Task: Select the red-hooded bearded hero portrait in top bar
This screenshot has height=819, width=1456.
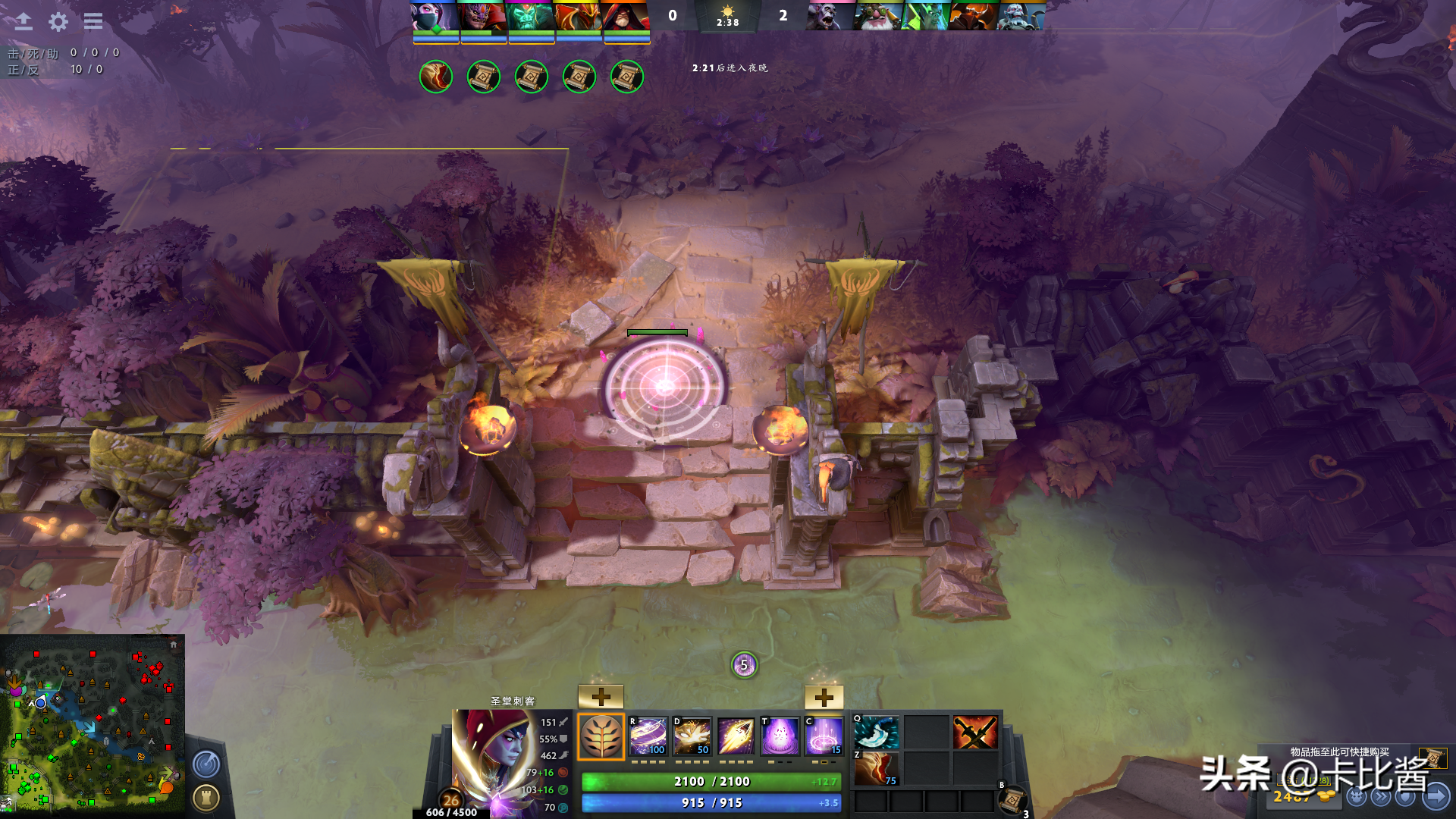Action: click(626, 16)
